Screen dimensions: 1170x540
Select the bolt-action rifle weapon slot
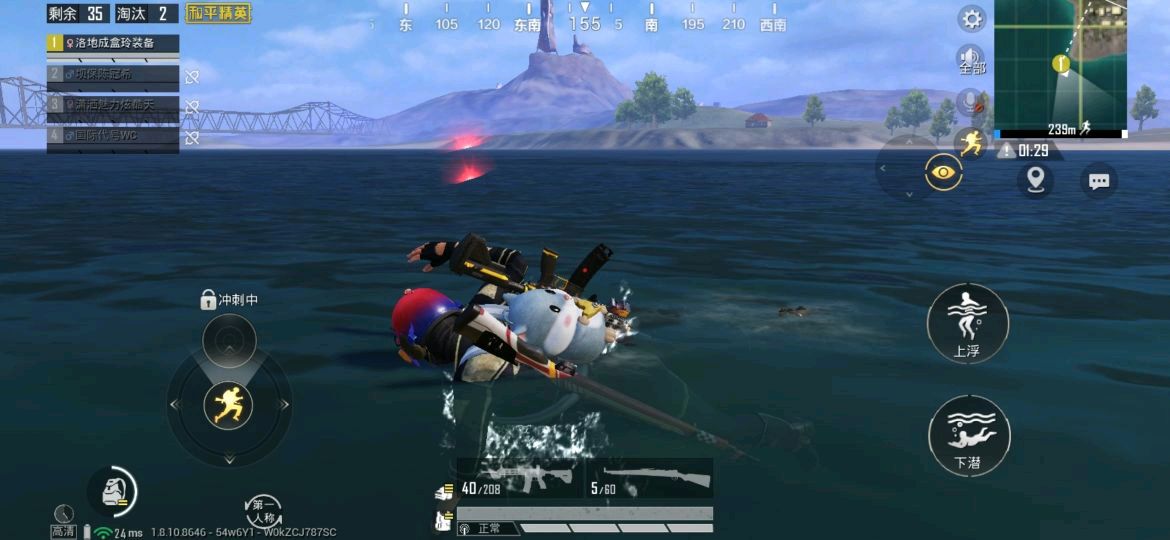tap(651, 478)
